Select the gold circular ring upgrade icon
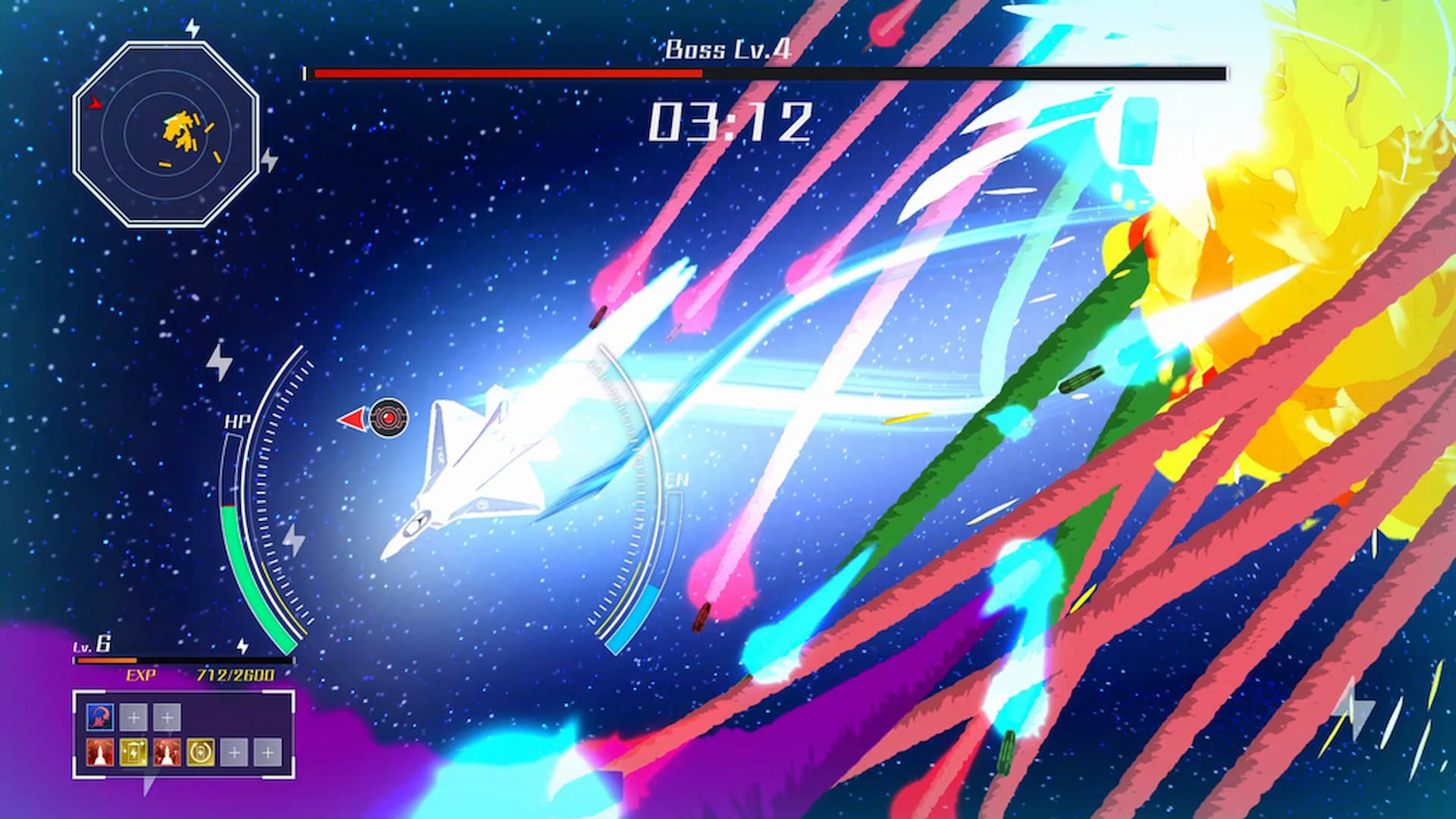Screen dimensions: 1456x819 (200, 752)
